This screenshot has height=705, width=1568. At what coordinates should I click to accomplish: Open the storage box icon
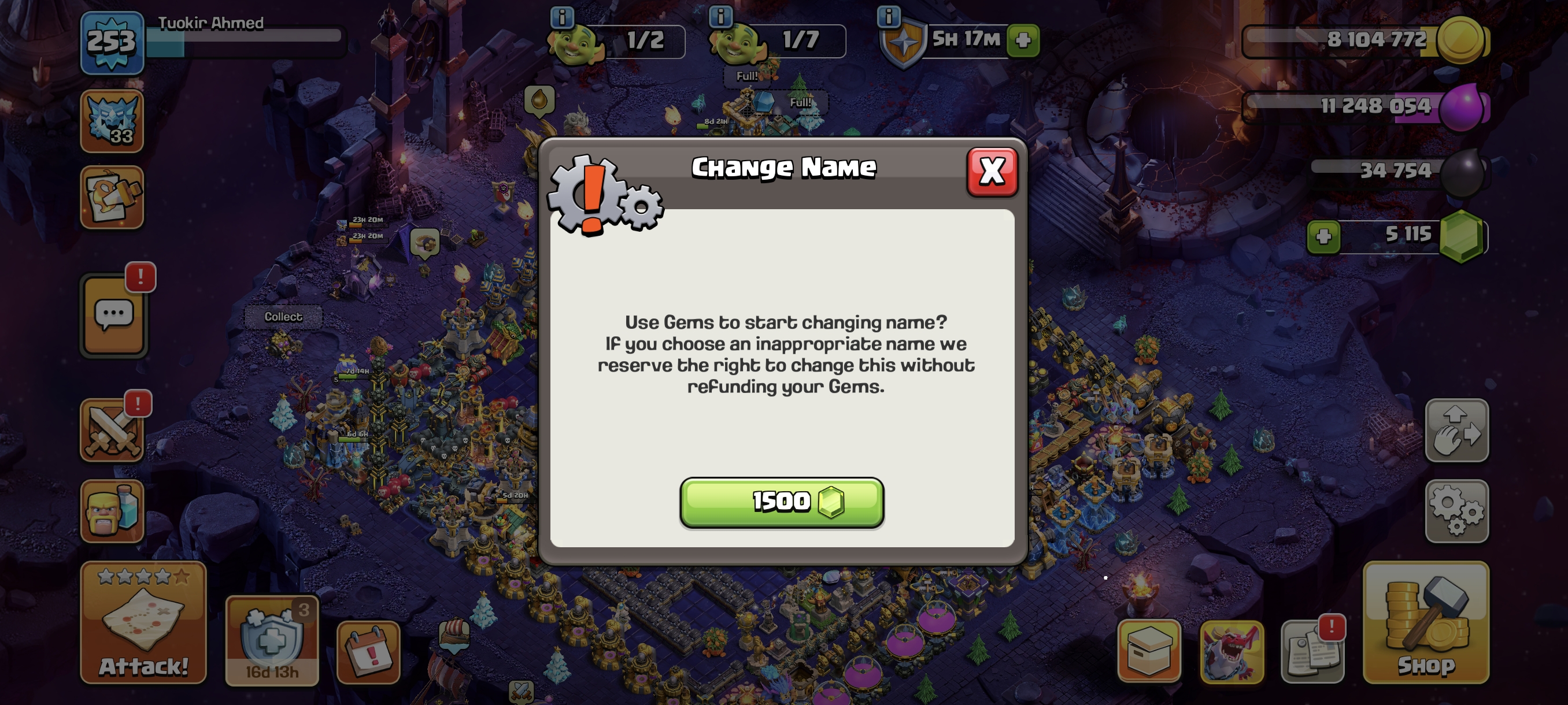[x=1149, y=651]
